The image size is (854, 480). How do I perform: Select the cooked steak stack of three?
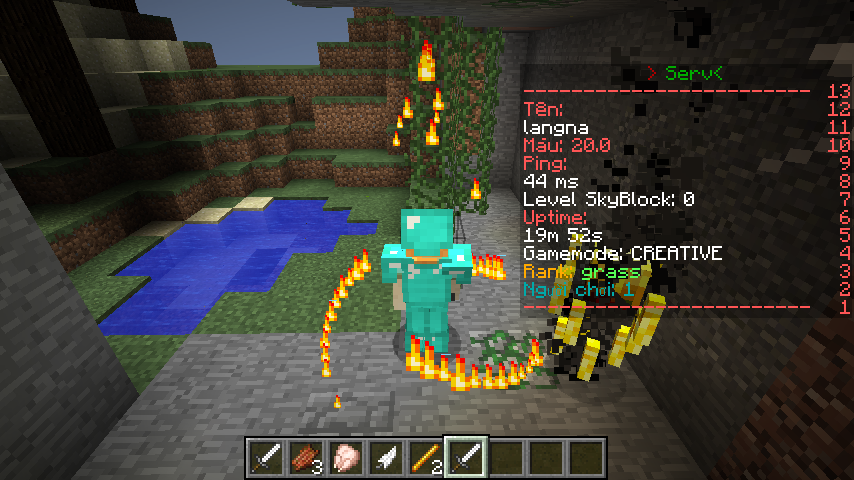[x=305, y=458]
